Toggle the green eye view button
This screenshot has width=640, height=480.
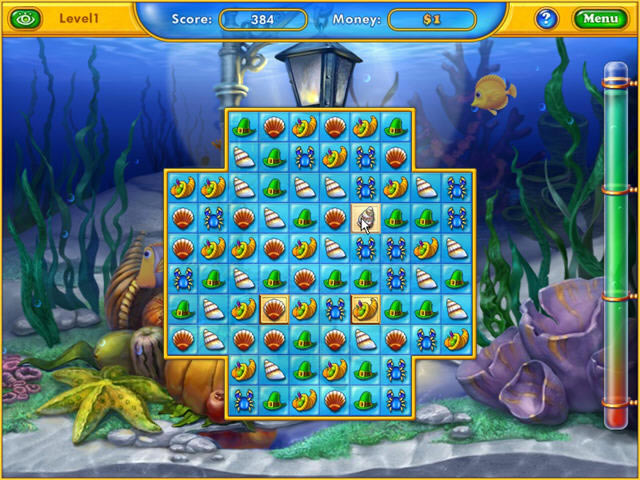pyautogui.click(x=26, y=18)
